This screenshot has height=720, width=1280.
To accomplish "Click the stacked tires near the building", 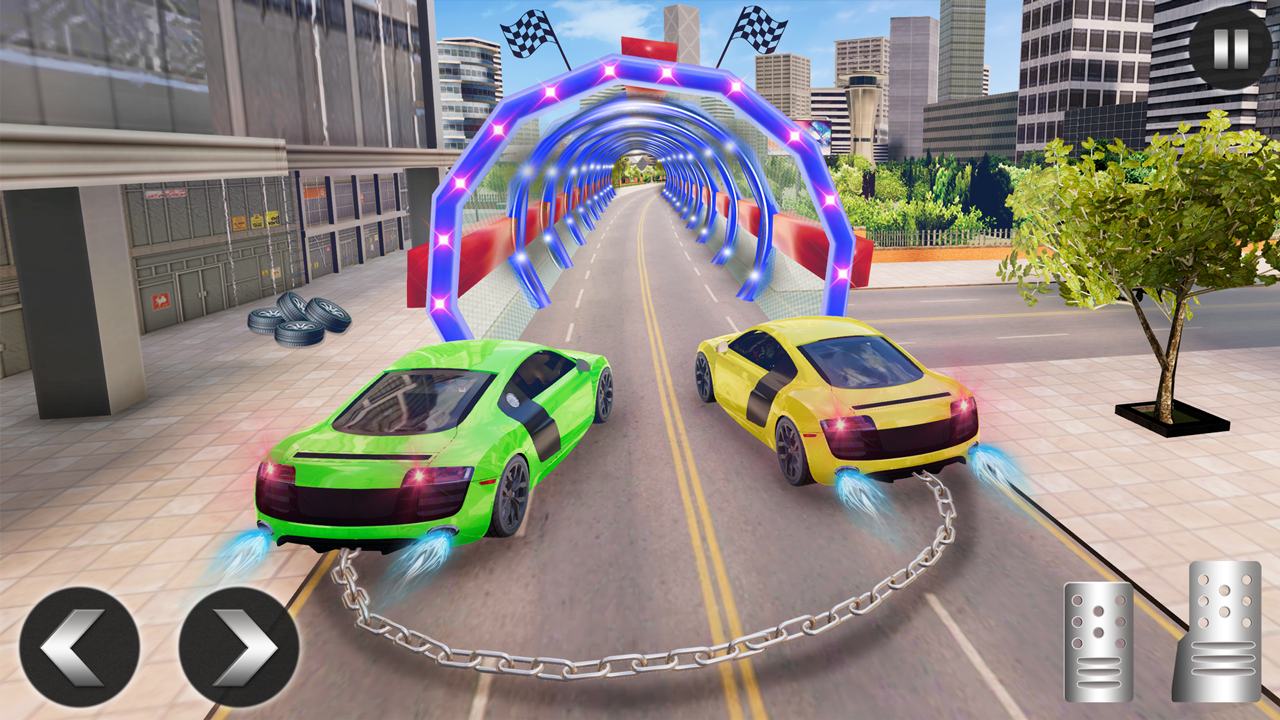I will (300, 320).
